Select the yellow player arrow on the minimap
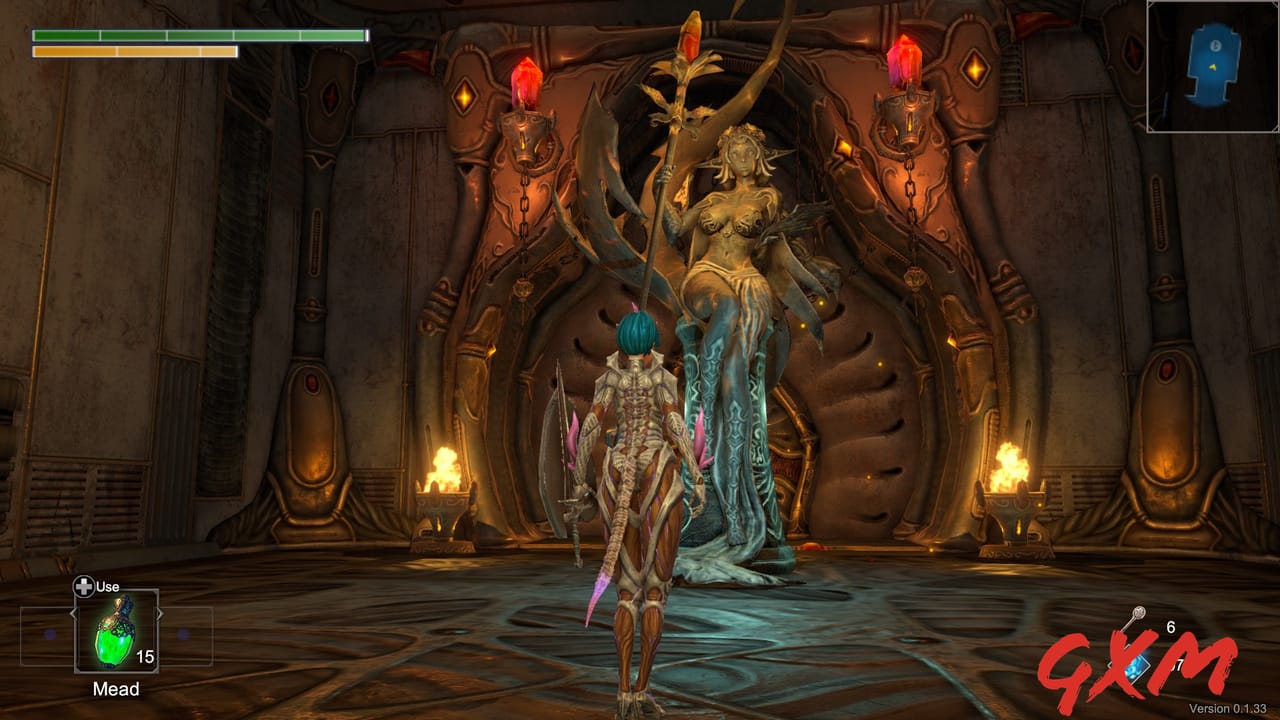Viewport: 1280px width, 720px height. 1213,67
